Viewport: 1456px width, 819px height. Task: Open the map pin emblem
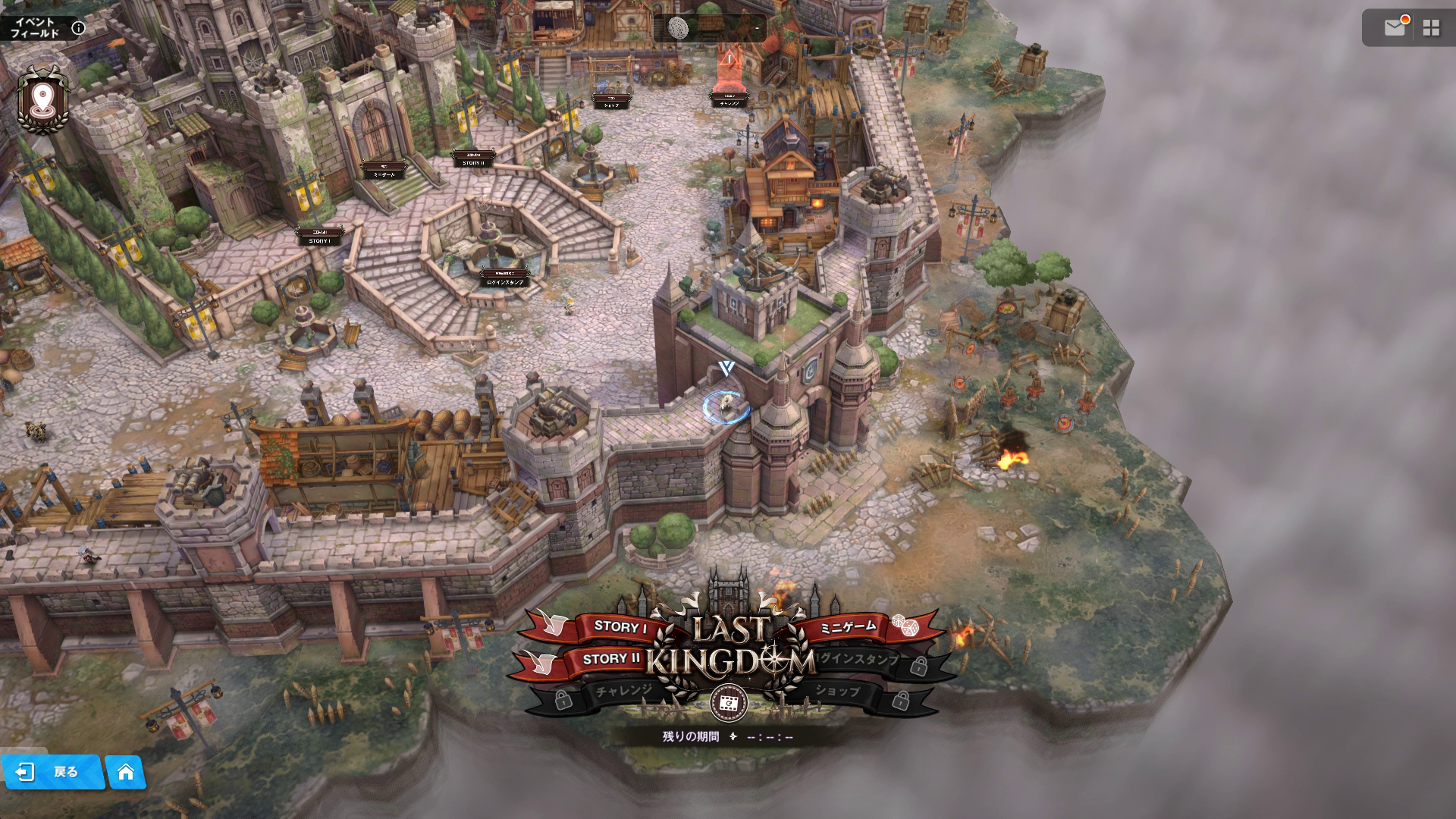43,99
